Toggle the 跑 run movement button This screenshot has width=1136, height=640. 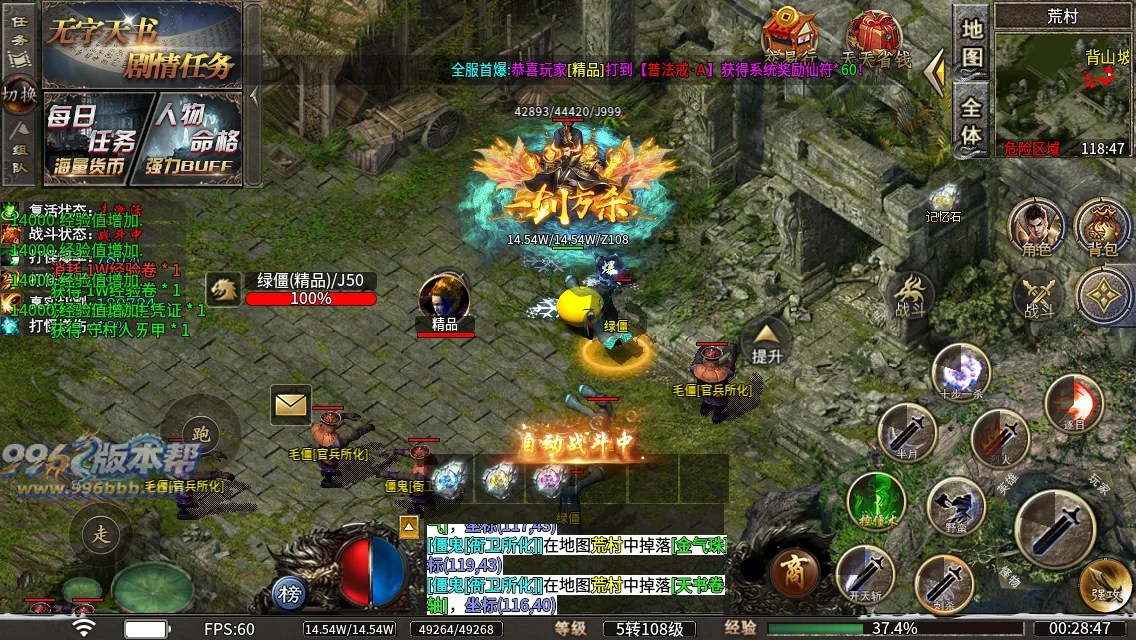201,435
